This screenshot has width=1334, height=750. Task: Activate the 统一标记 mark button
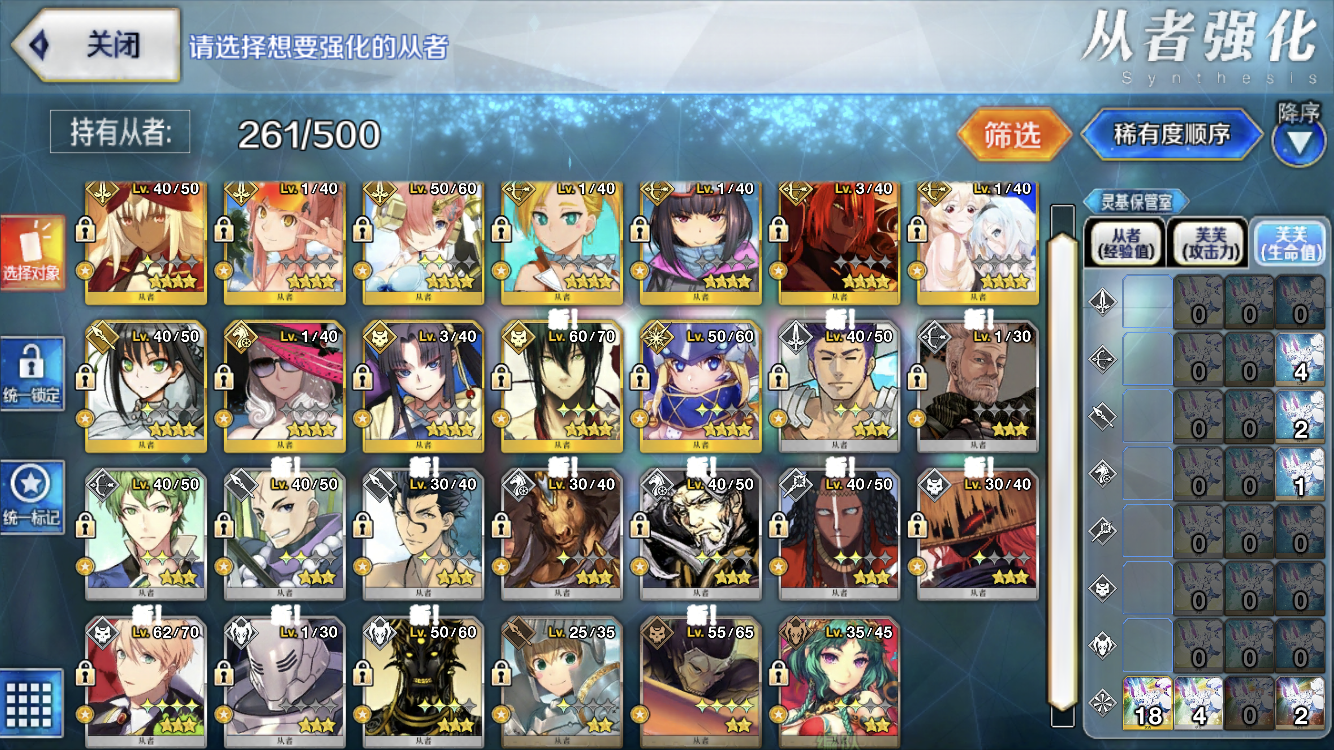[33, 497]
